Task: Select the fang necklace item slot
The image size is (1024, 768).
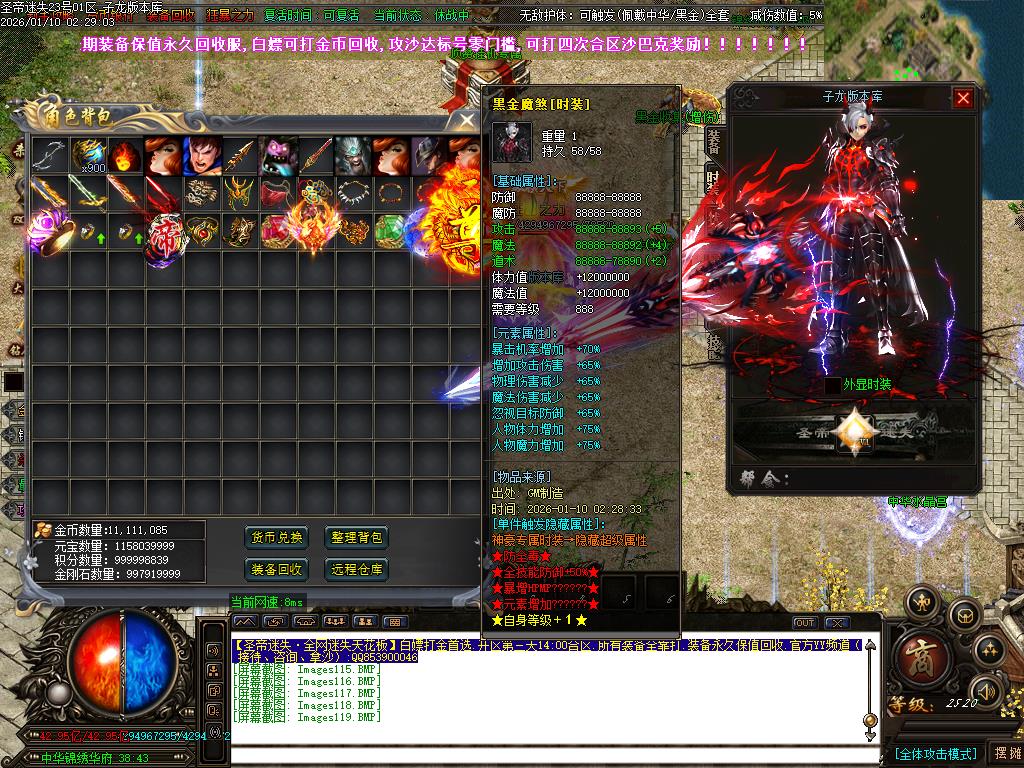Action: 353,192
